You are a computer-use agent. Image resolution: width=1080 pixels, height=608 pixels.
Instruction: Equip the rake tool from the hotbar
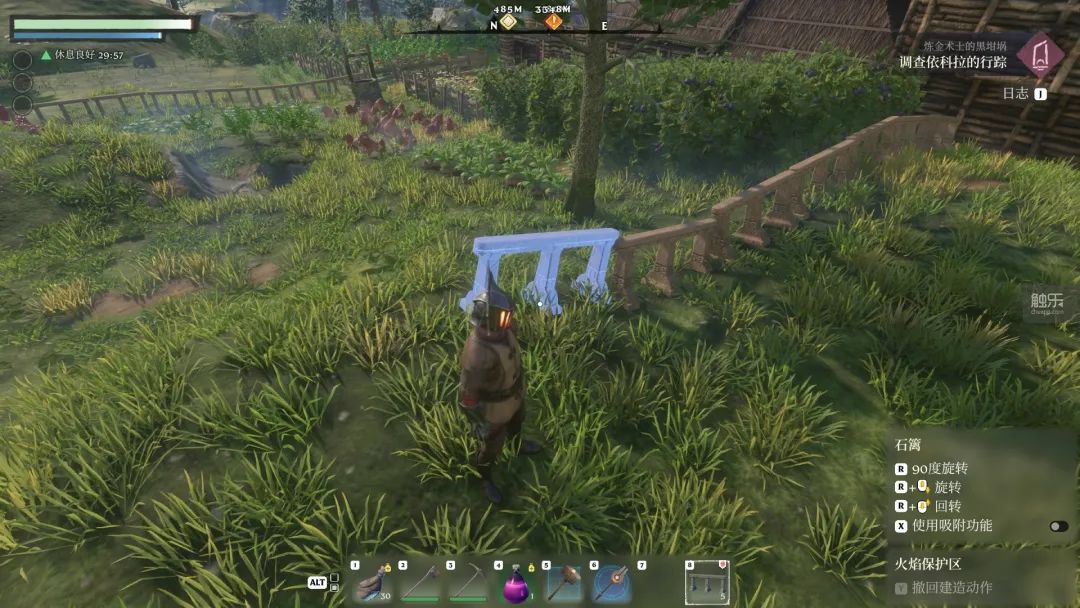[x=419, y=582]
